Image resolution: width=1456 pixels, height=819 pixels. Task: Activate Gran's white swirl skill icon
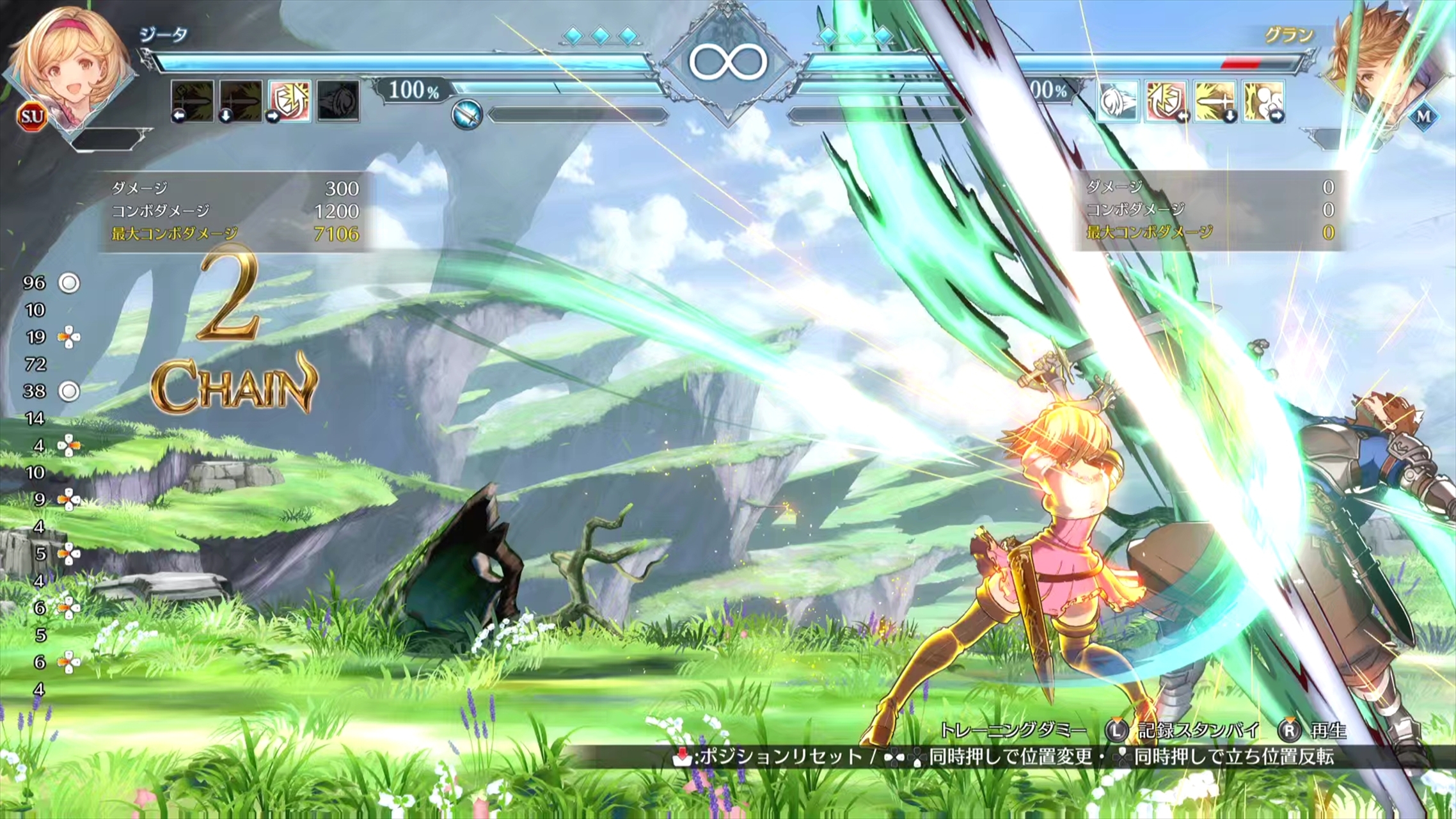click(x=1118, y=100)
